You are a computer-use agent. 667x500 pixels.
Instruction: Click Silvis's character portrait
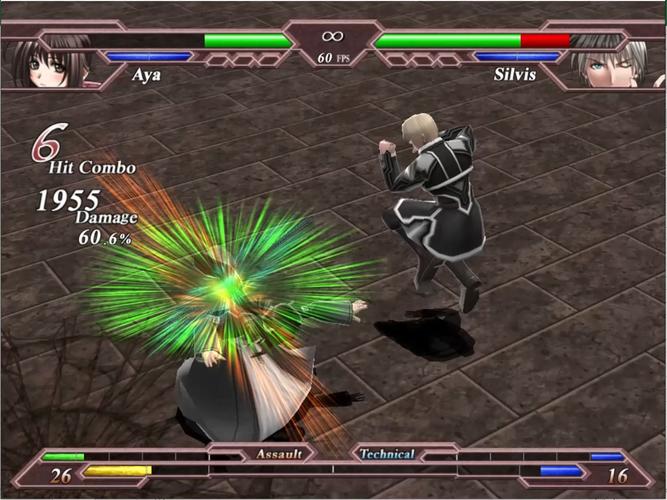click(610, 62)
